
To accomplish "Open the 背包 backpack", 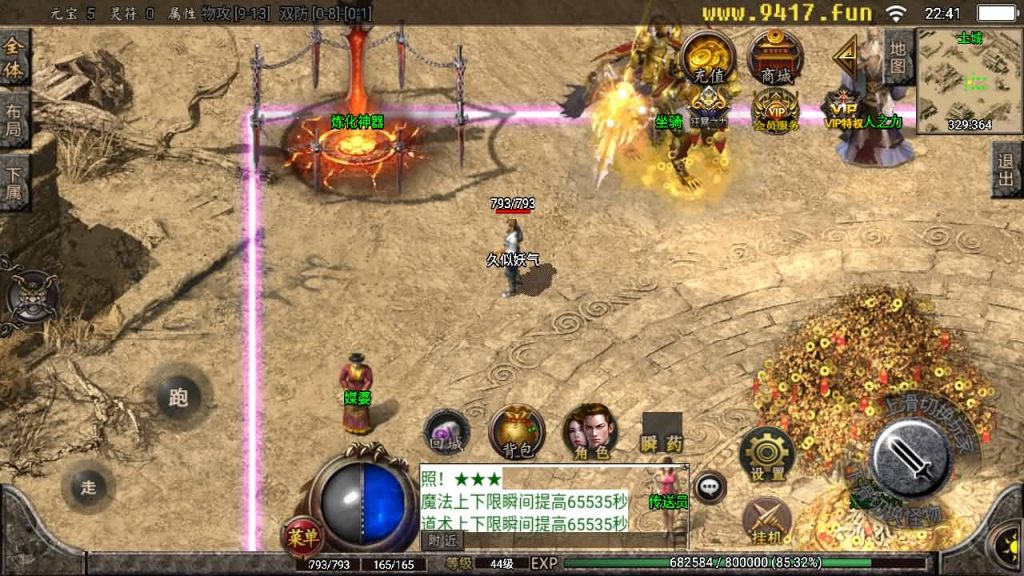I will click(x=517, y=432).
